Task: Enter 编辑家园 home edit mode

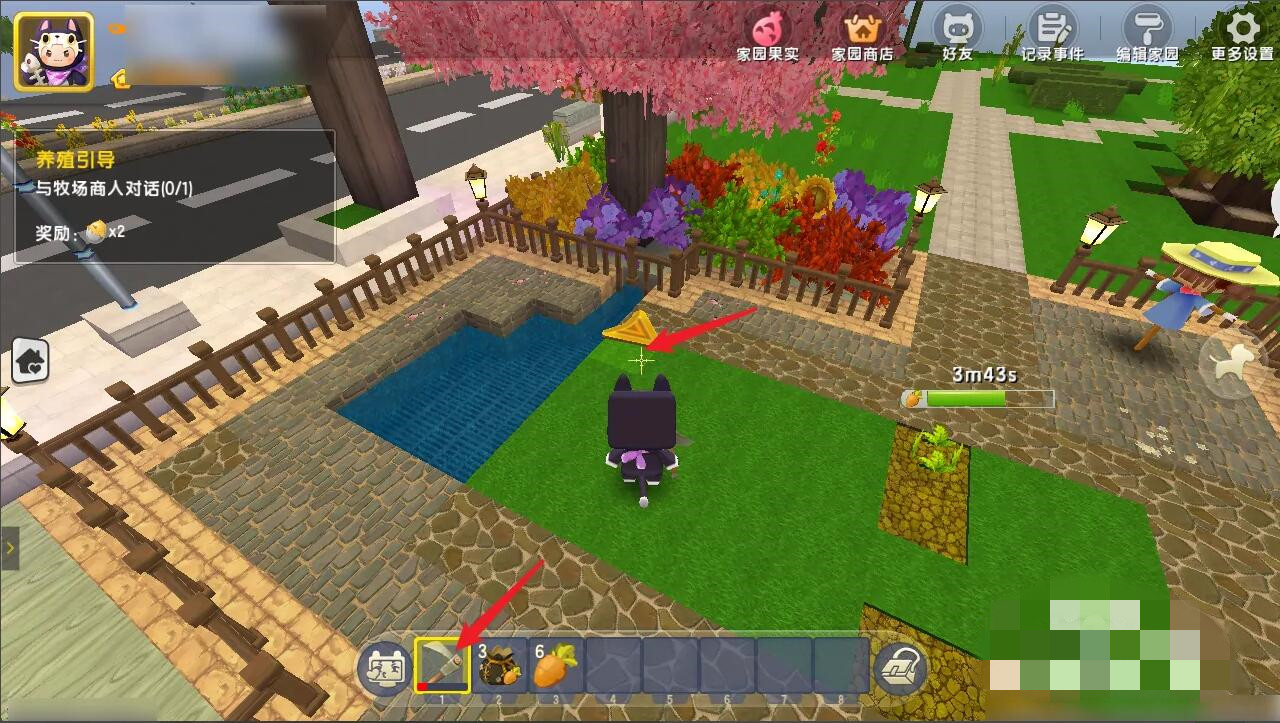Action: click(1146, 34)
